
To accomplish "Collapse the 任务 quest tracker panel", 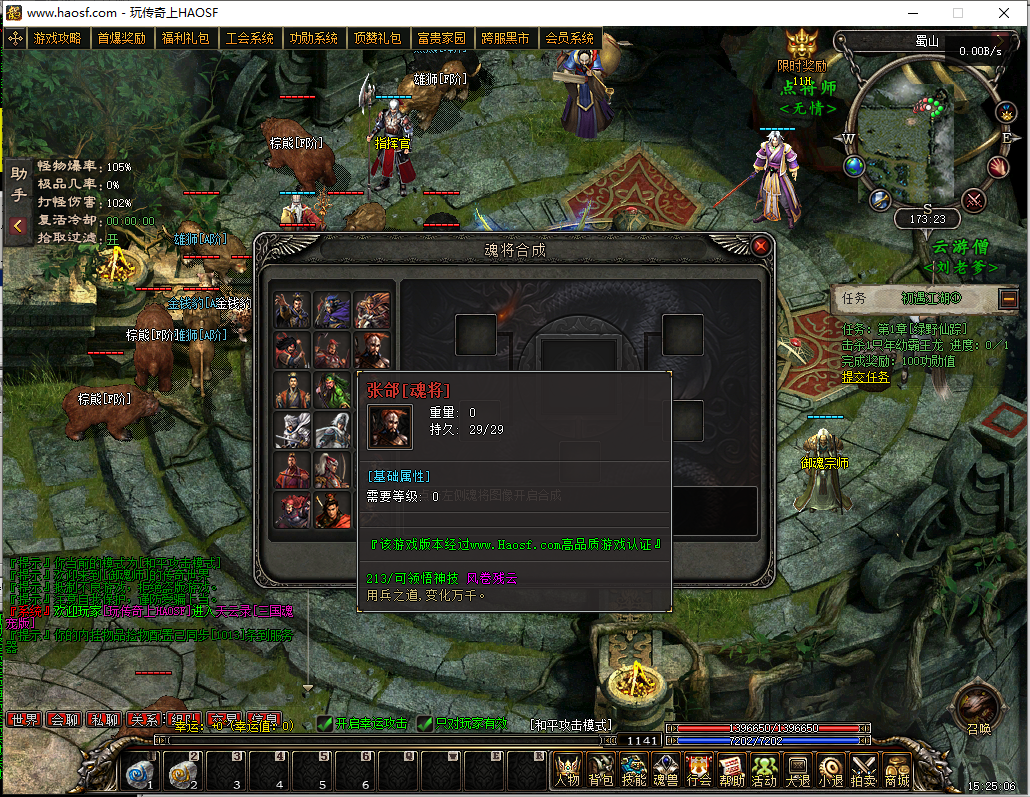I will pyautogui.click(x=1007, y=298).
